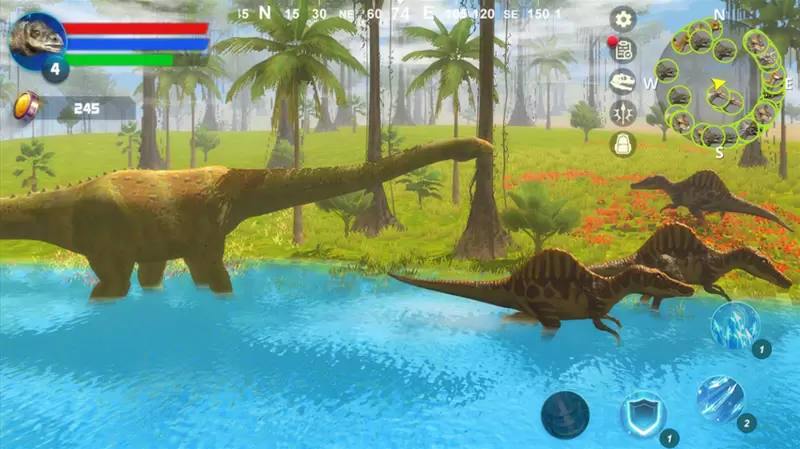The height and width of the screenshot is (449, 800).
Task: Click the circular minimap radar
Action: tap(720, 83)
